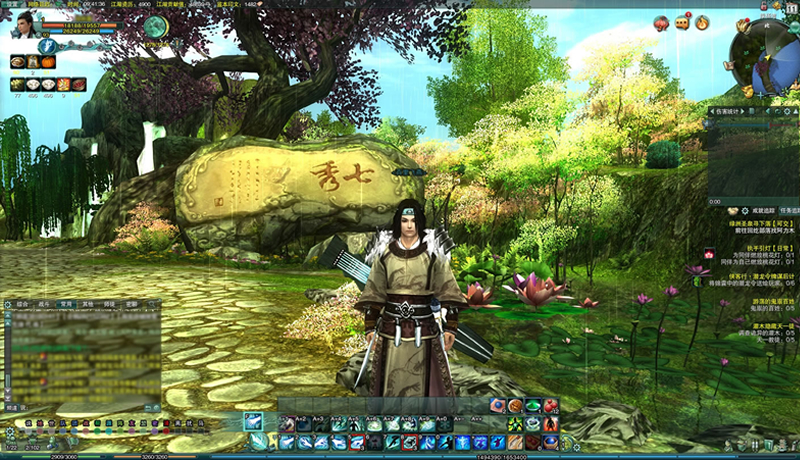Use the green gem consumable slot
The height and width of the screenshot is (460, 800).
tap(532, 406)
